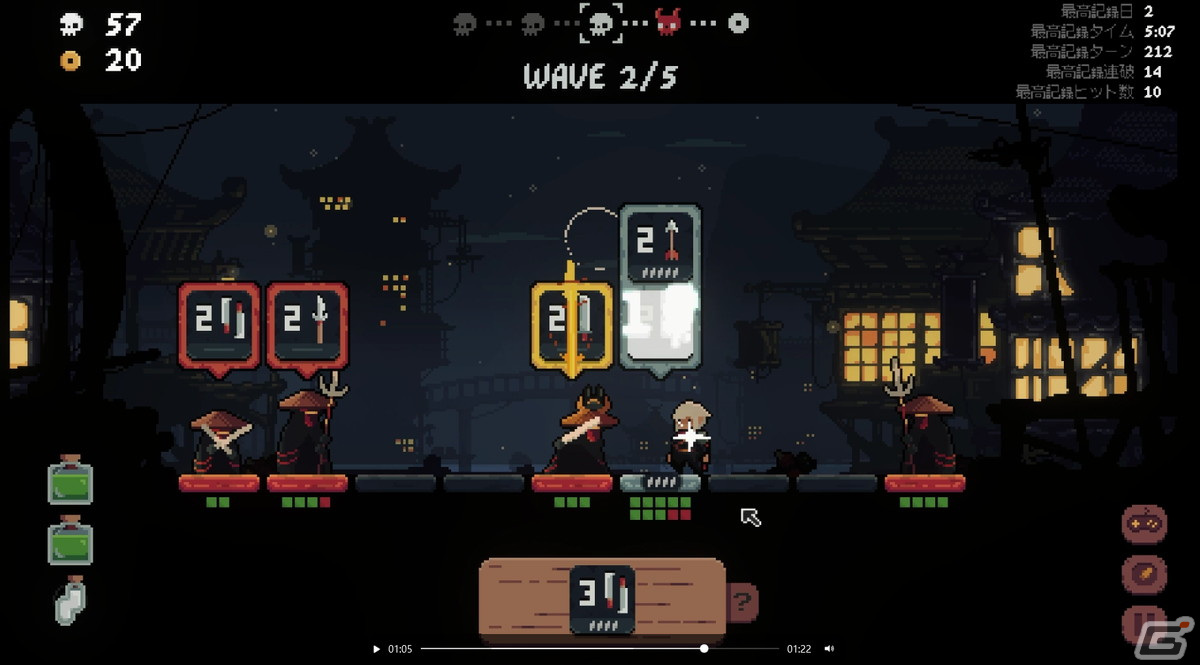This screenshot has width=1200, height=665.
Task: Click the video progress bar handle
Action: click(704, 649)
